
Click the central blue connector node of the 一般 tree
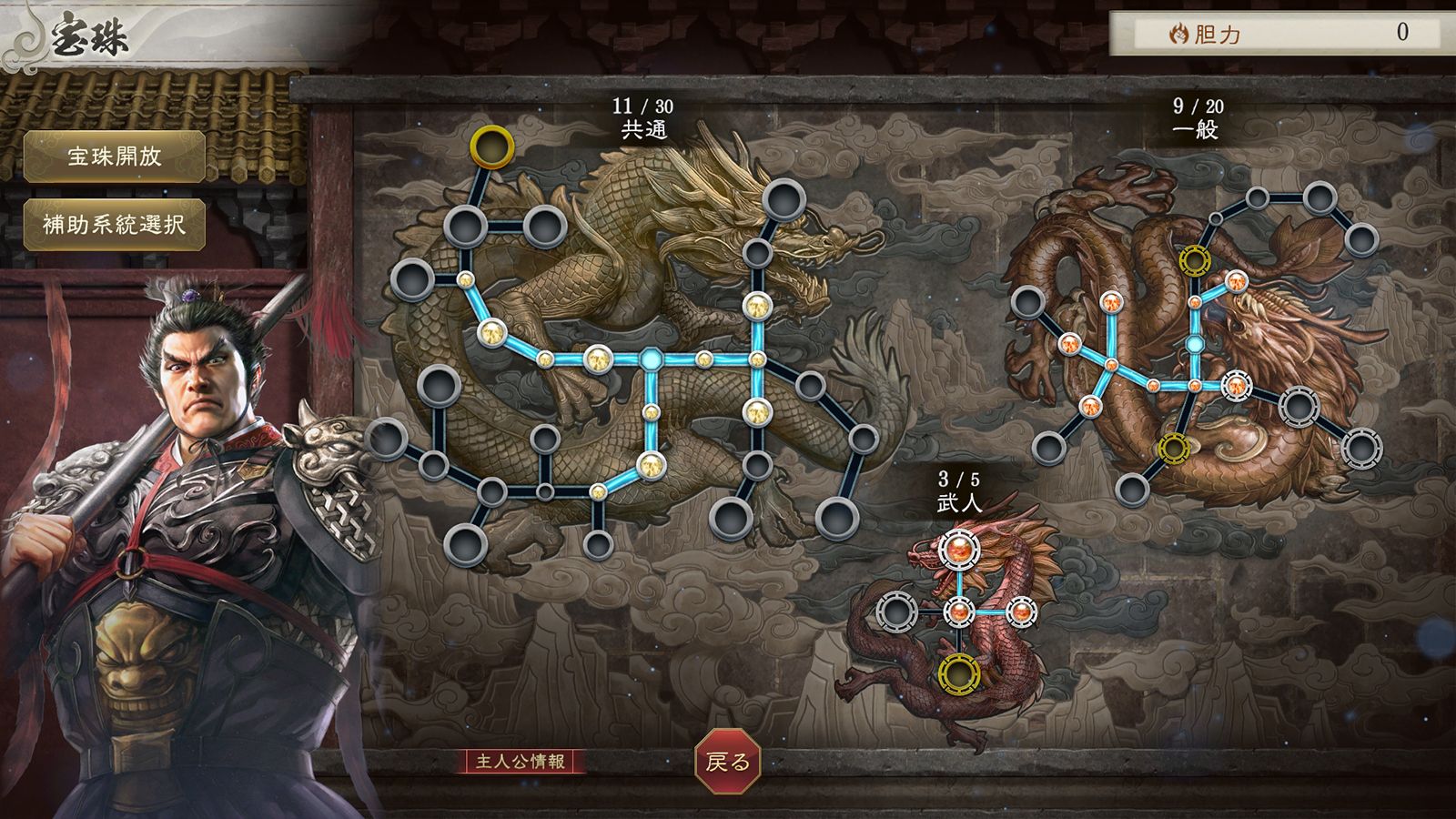1195,343
